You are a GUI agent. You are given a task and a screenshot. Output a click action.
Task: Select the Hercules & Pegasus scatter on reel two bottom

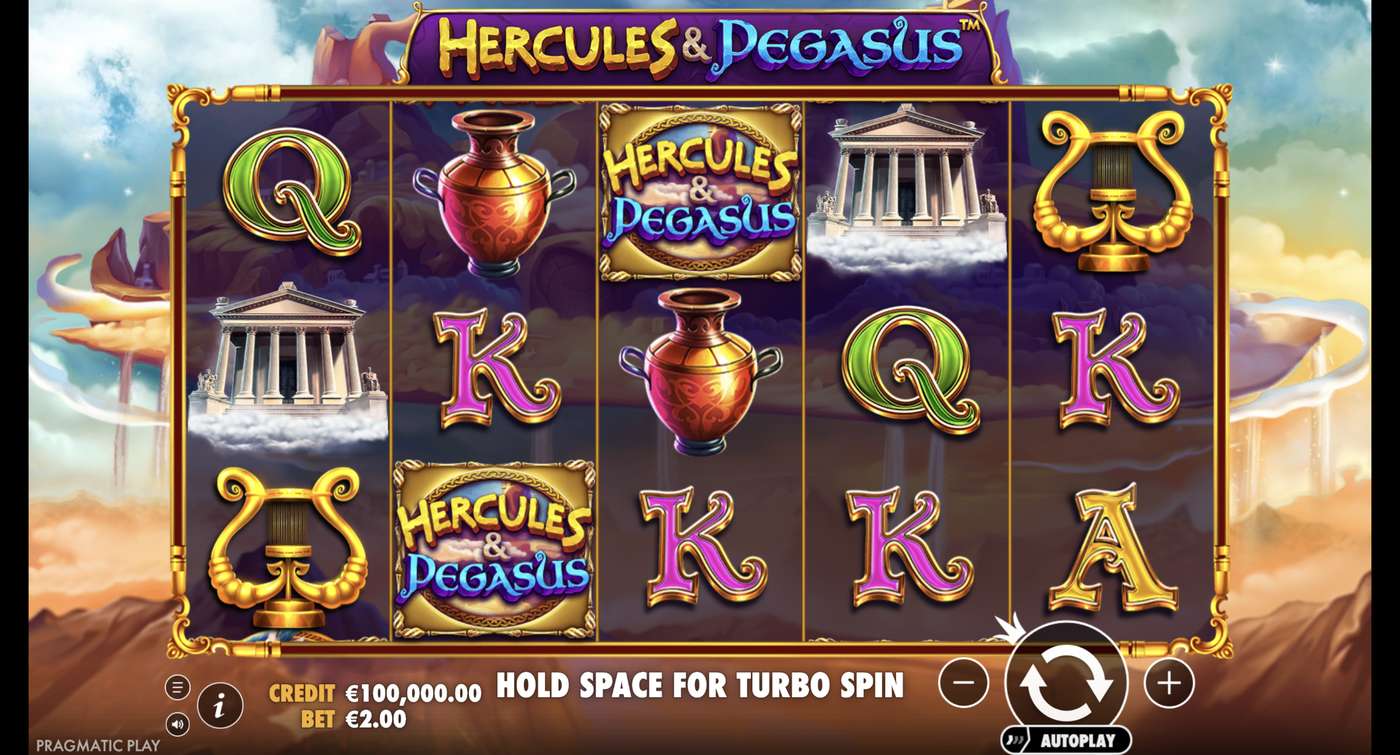click(x=491, y=549)
